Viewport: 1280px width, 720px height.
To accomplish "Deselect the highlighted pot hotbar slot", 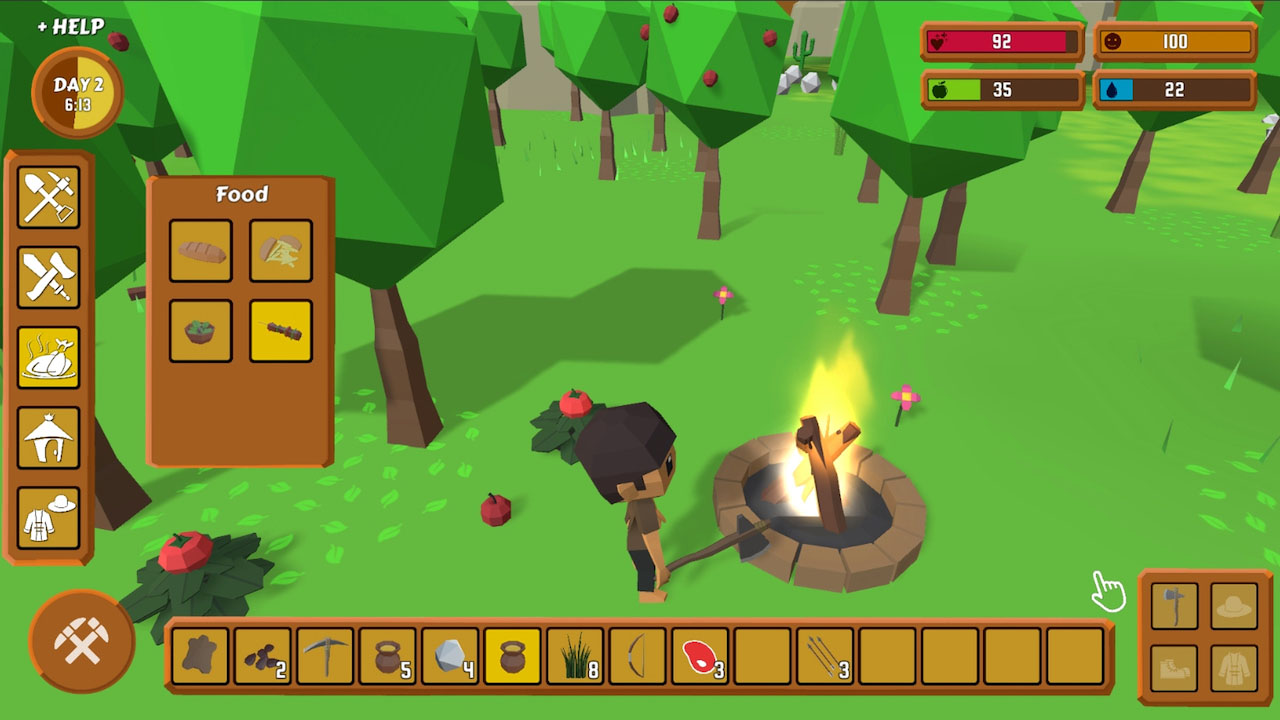I will pyautogui.click(x=512, y=655).
